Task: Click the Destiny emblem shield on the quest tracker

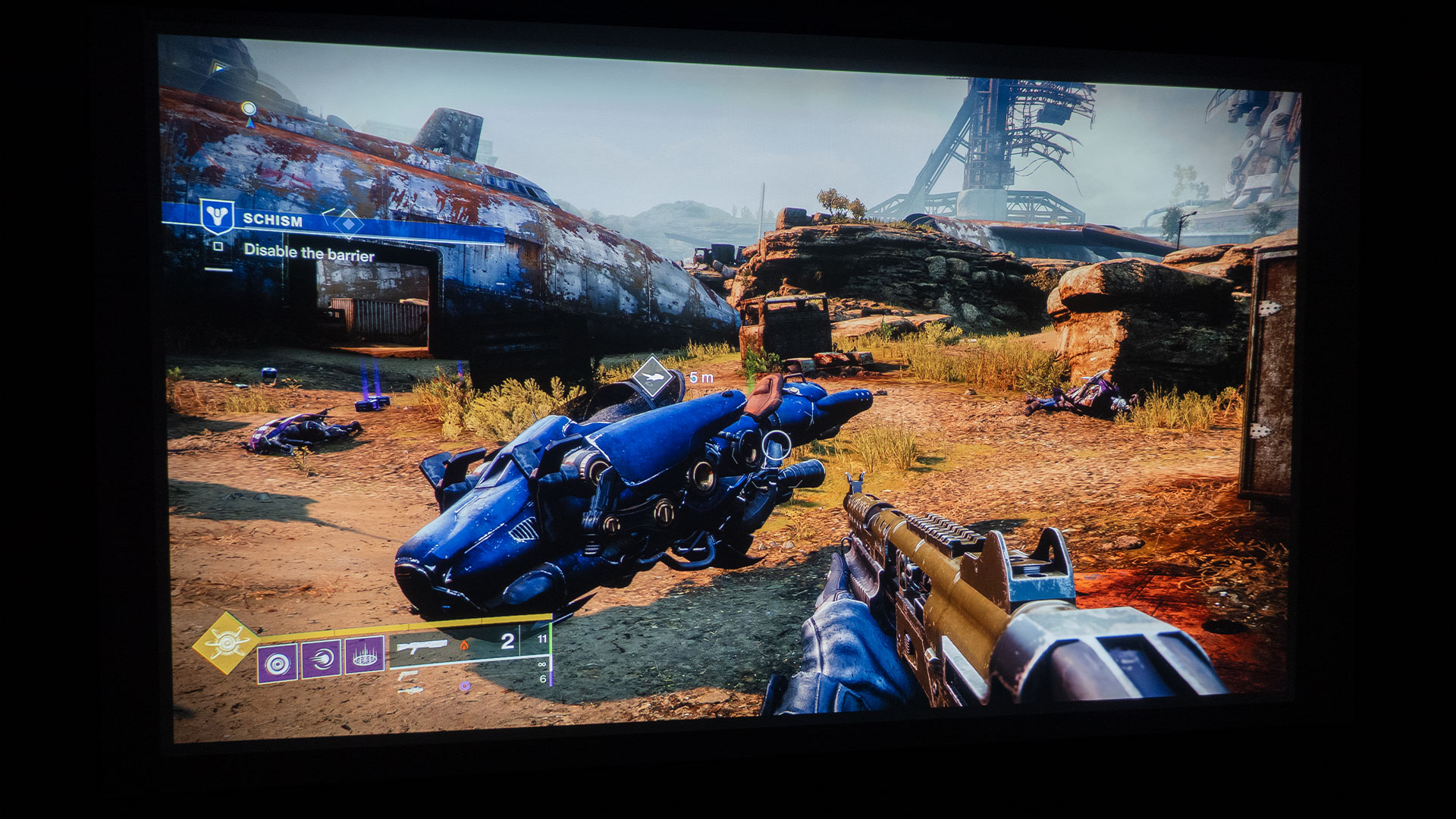Action: (x=217, y=216)
